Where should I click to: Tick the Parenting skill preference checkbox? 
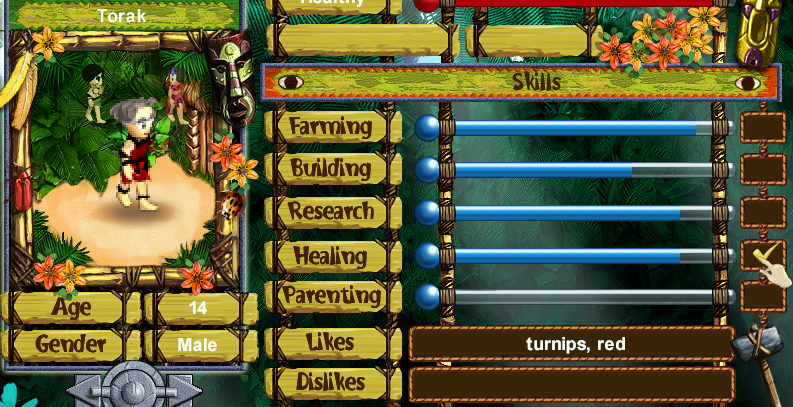pyautogui.click(x=763, y=296)
